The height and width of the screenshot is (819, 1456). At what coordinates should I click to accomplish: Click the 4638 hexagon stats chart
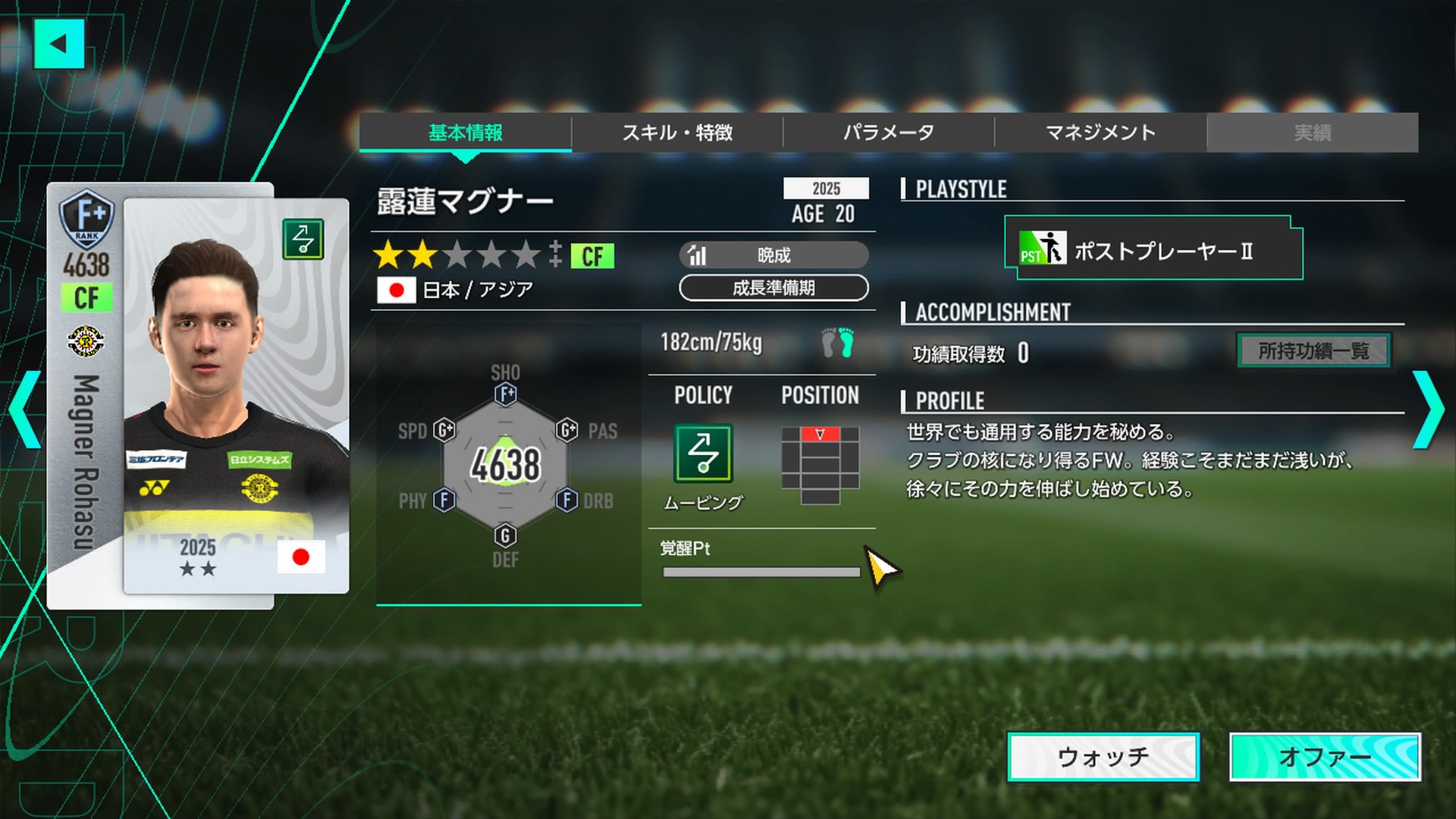[505, 464]
